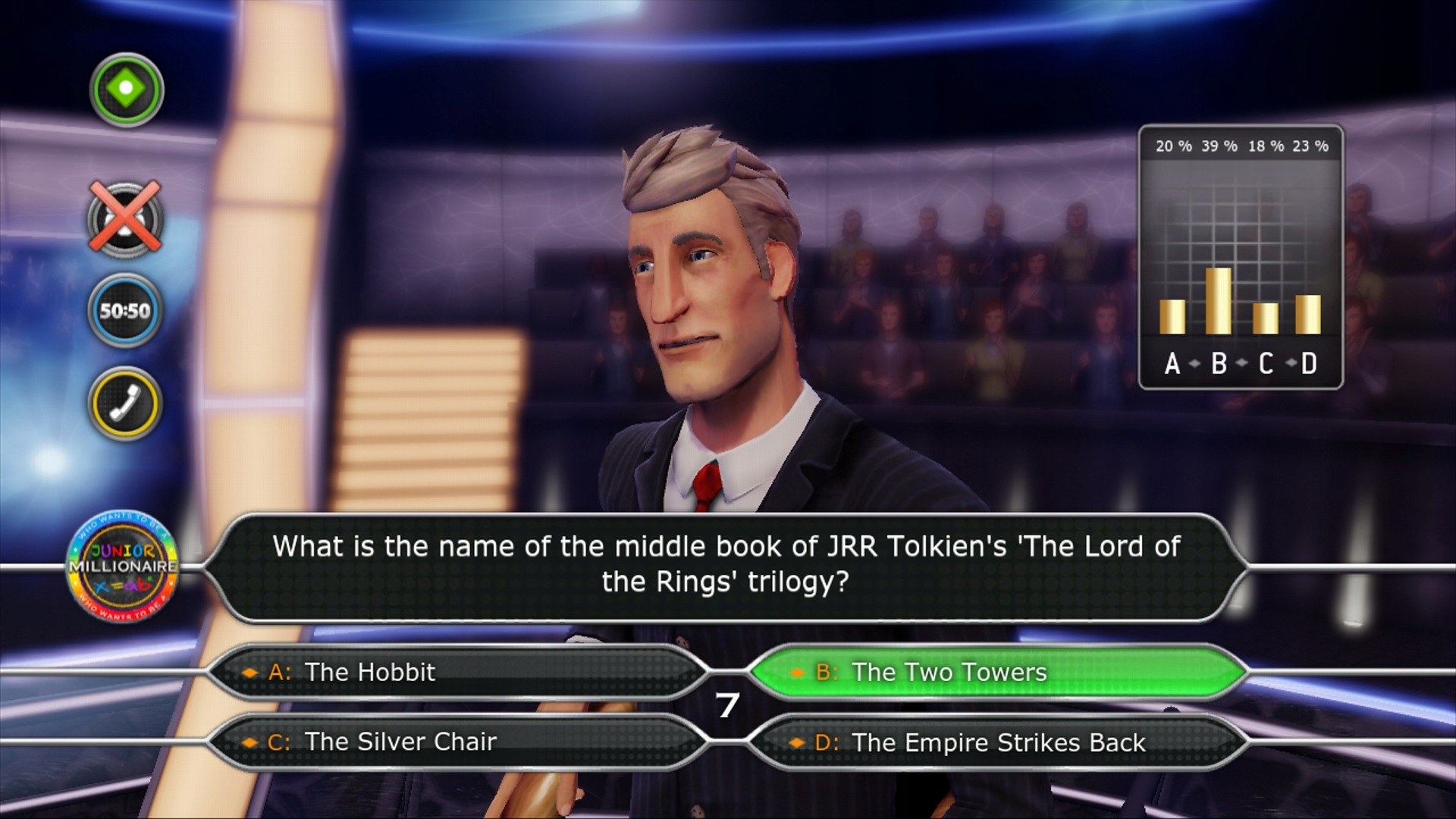Select the orange diamond beside answer A
Viewport: 1456px width, 819px height.
click(x=250, y=672)
